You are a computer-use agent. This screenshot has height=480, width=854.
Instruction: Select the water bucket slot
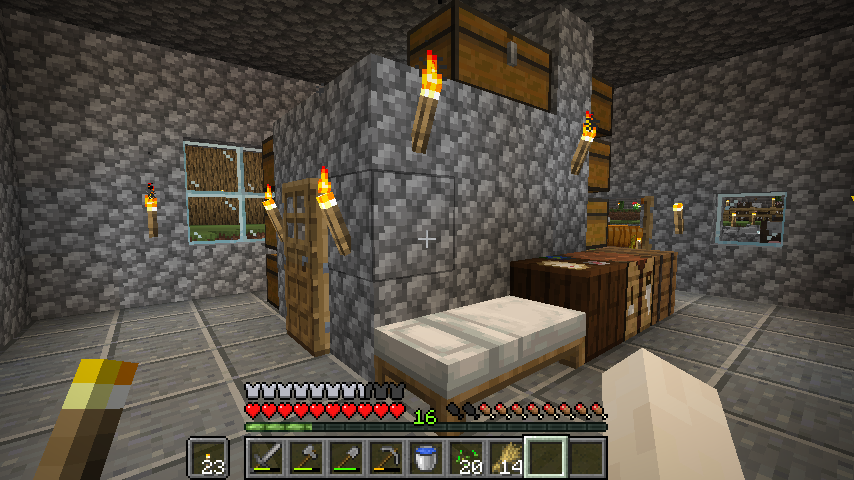point(426,458)
